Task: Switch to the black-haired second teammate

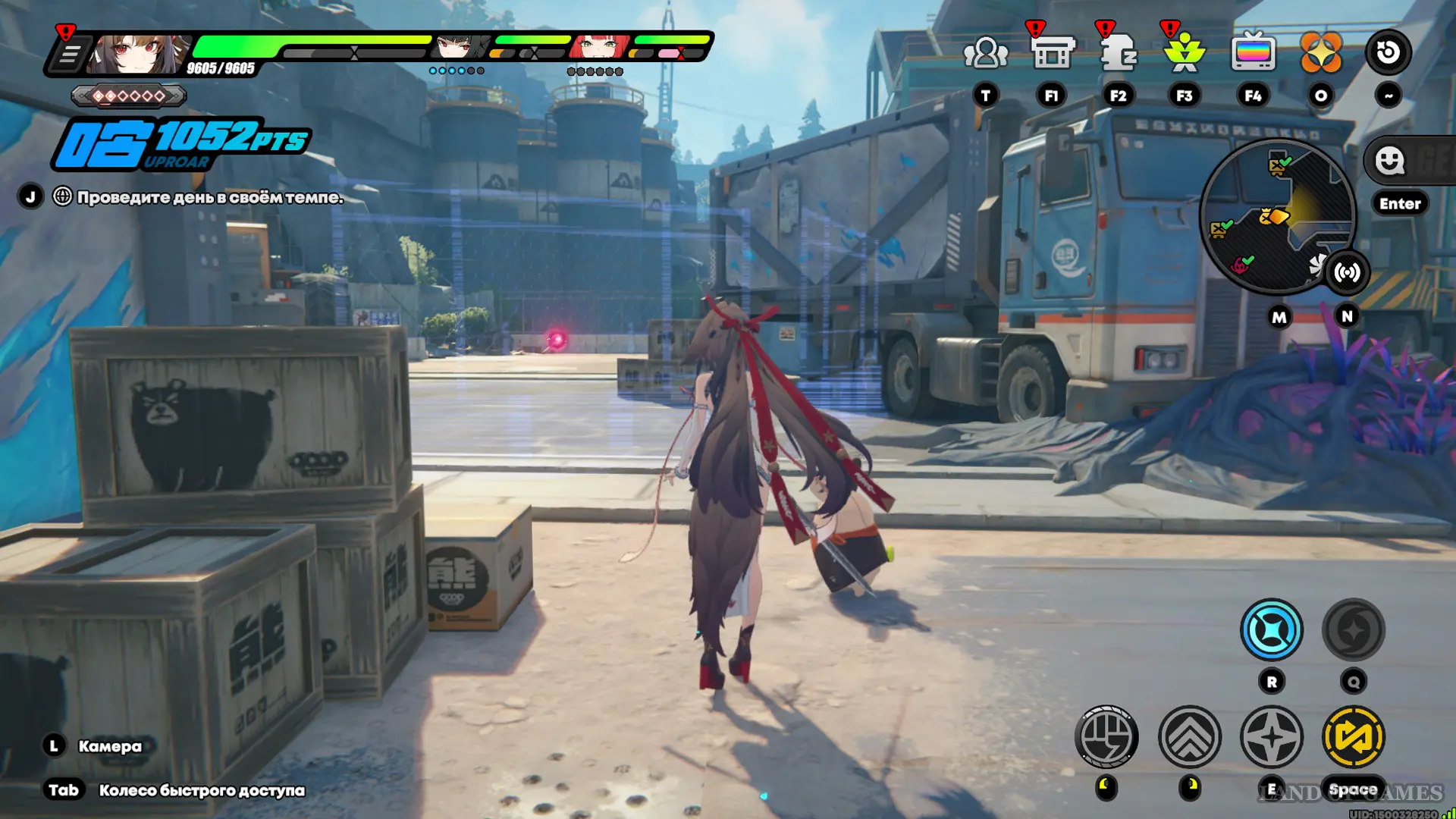Action: pos(459,47)
